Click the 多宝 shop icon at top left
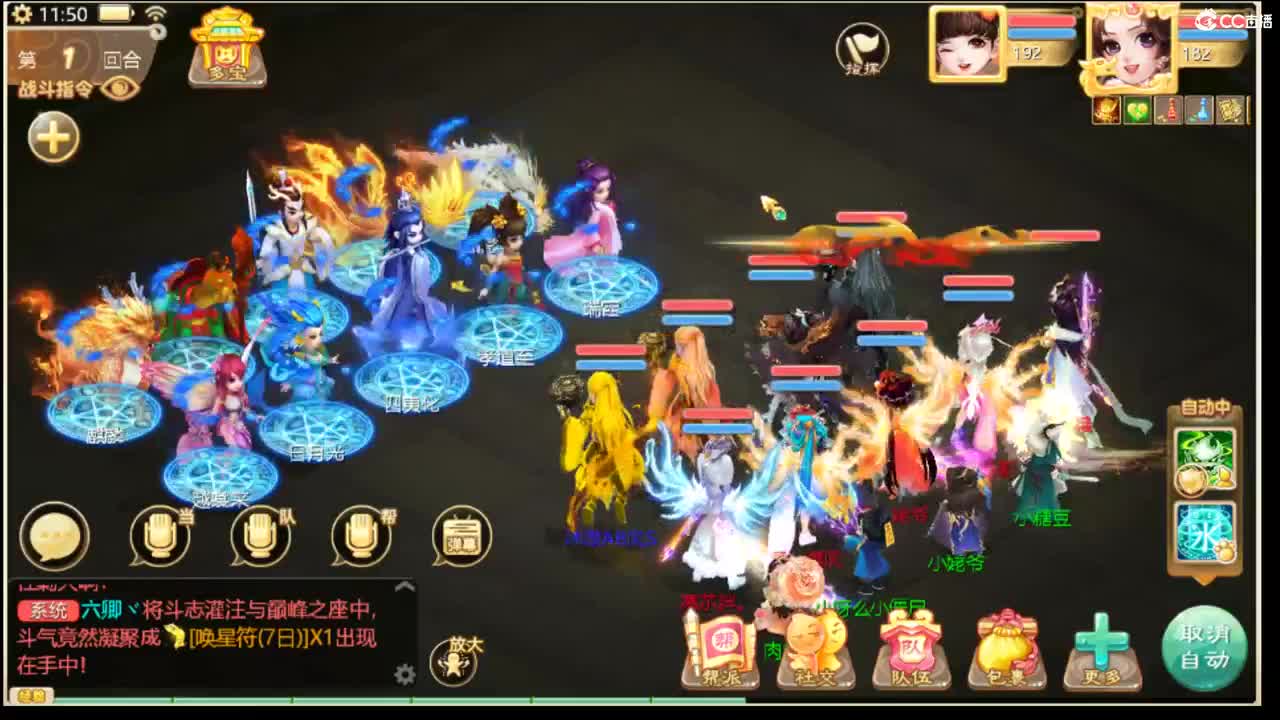The image size is (1280, 720). (226, 55)
